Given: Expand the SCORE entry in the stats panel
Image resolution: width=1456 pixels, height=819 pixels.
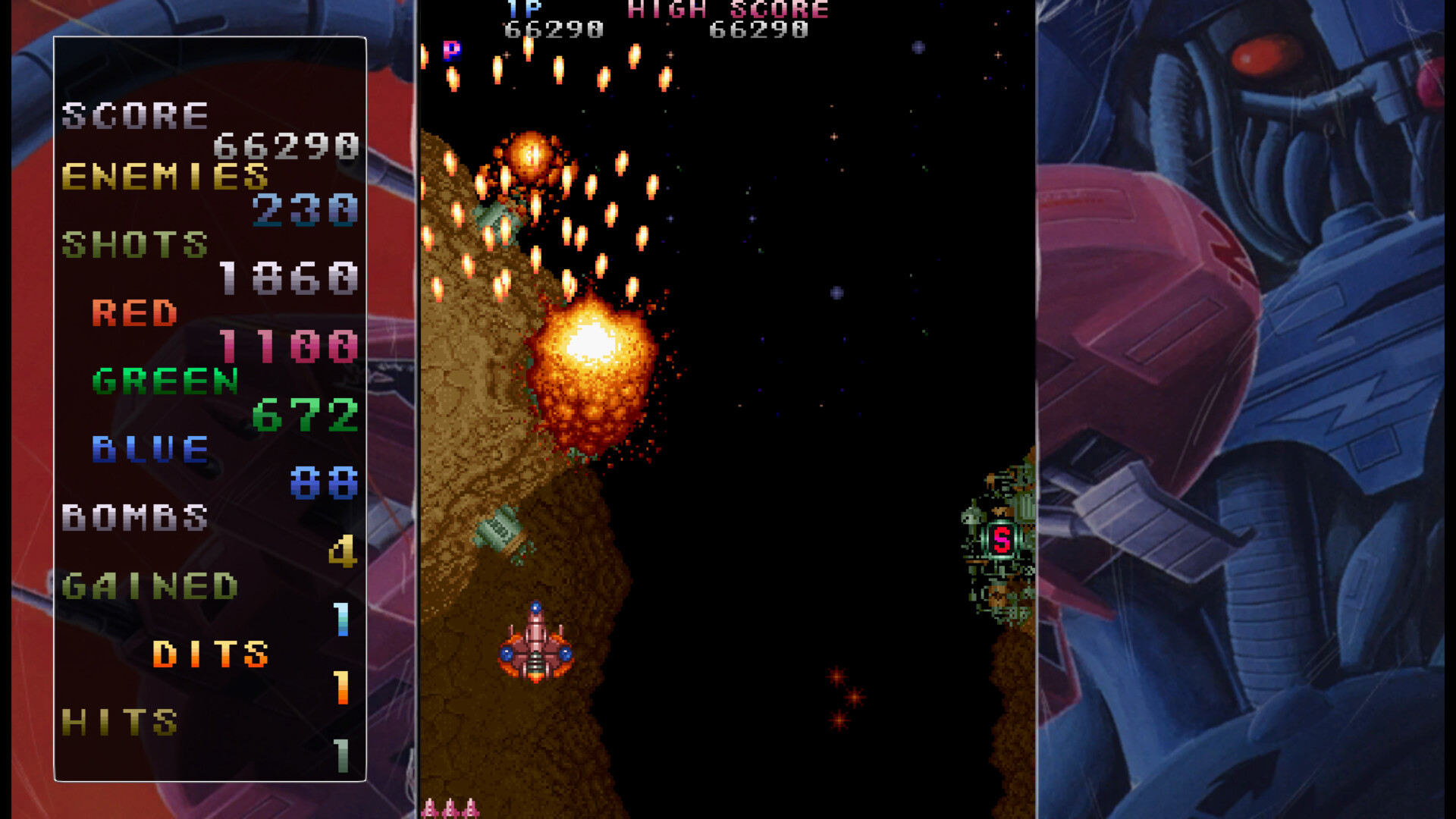Looking at the screenshot, I should tap(136, 115).
